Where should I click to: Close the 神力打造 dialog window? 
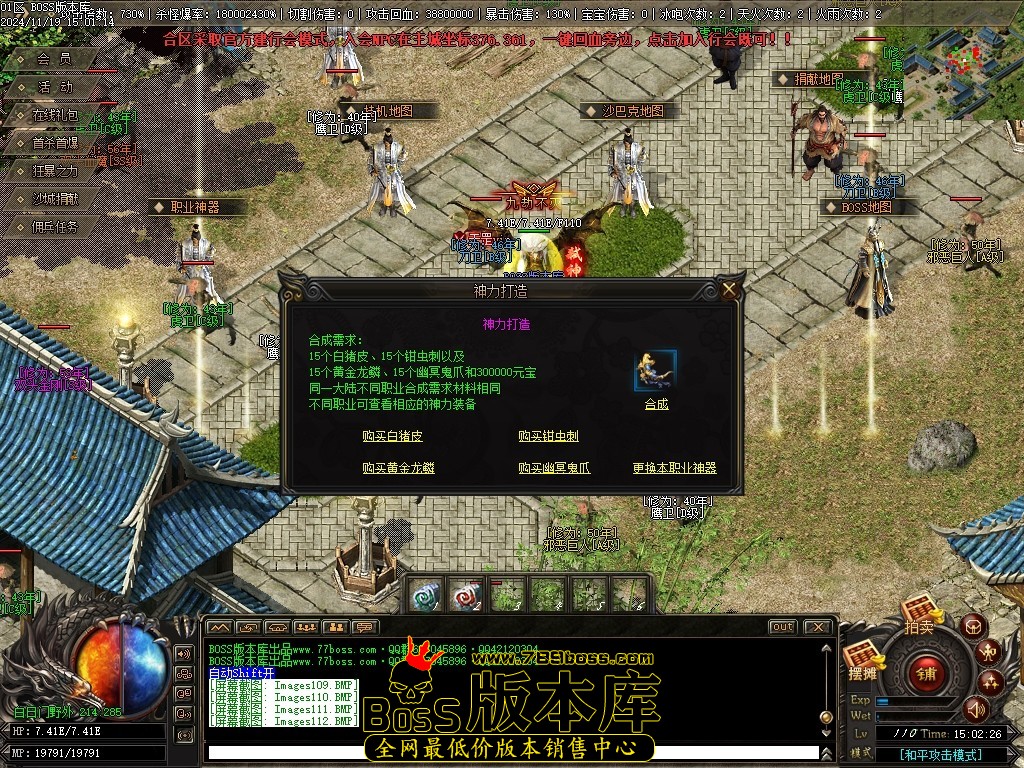730,290
